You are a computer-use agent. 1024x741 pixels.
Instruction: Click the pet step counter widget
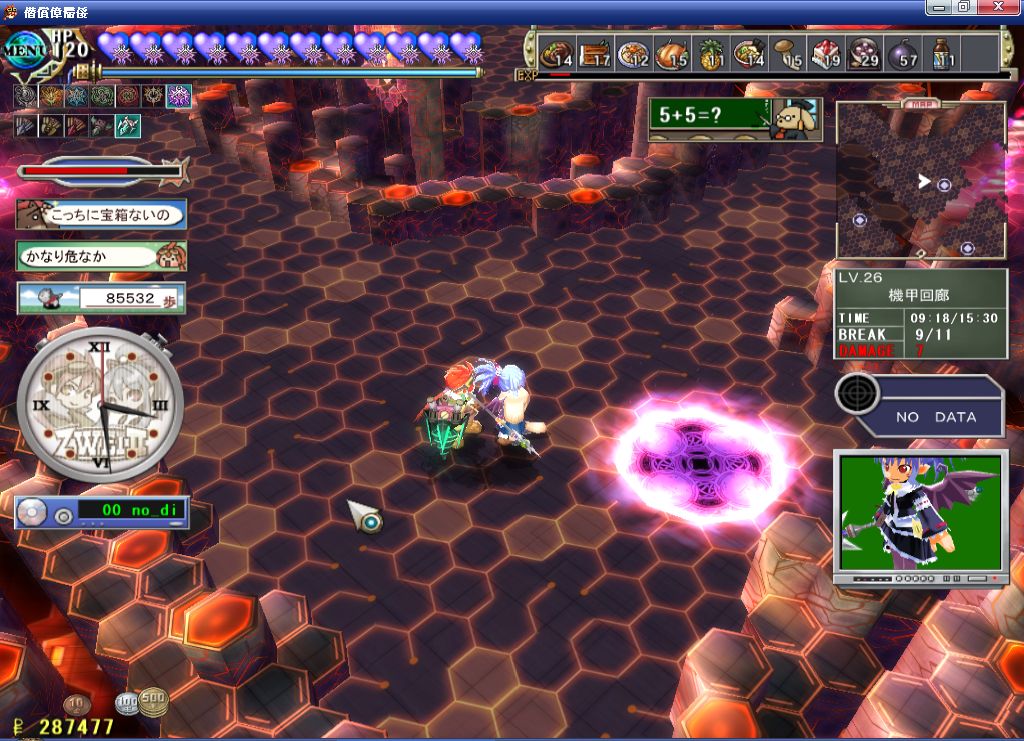[x=100, y=298]
